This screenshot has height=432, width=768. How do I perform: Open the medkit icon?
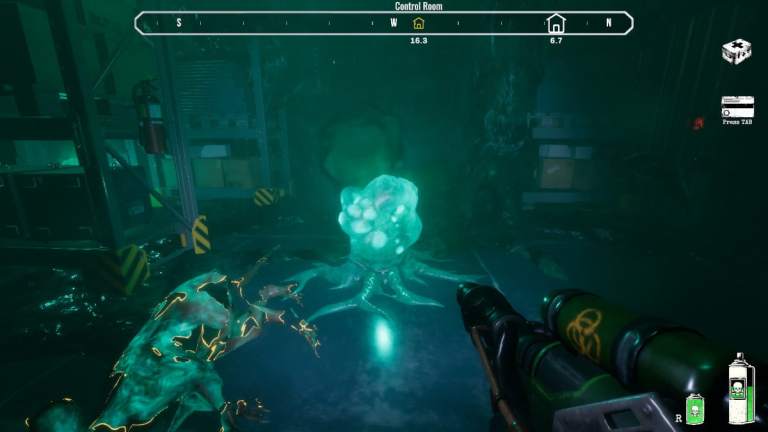[736, 52]
